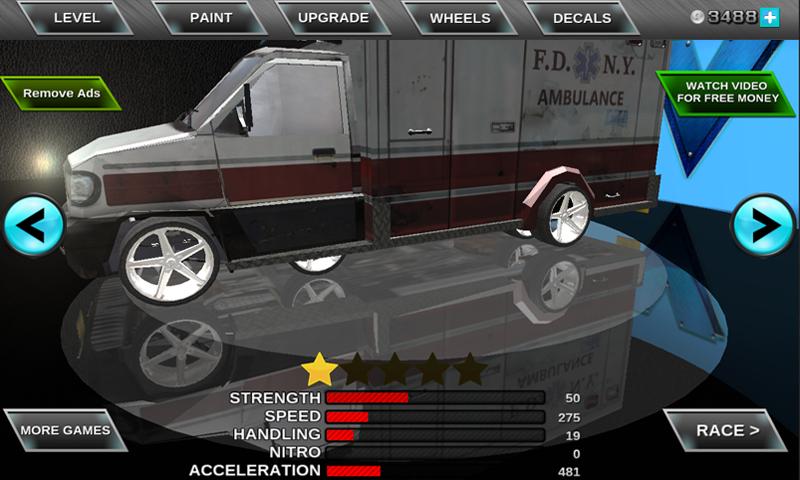Show the next vehicle with right arrow
This screenshot has width=800, height=480.
764,226
